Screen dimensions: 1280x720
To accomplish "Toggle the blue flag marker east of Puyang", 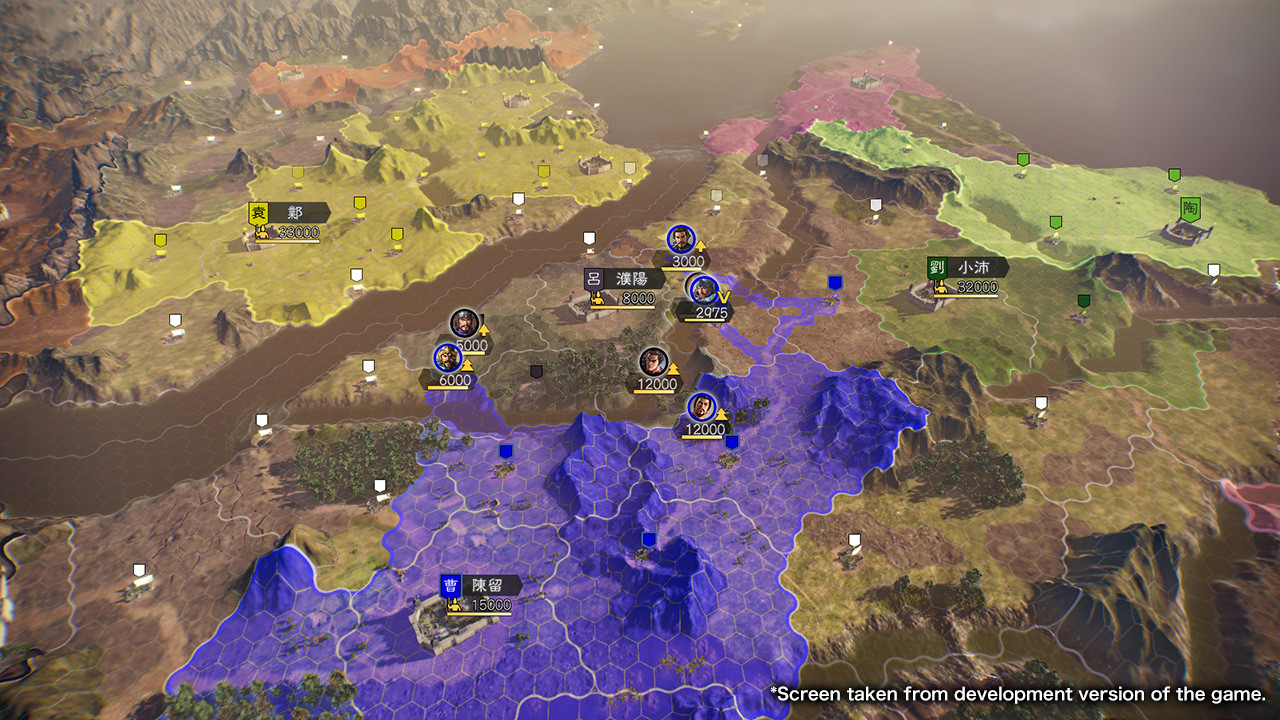I will [x=836, y=282].
